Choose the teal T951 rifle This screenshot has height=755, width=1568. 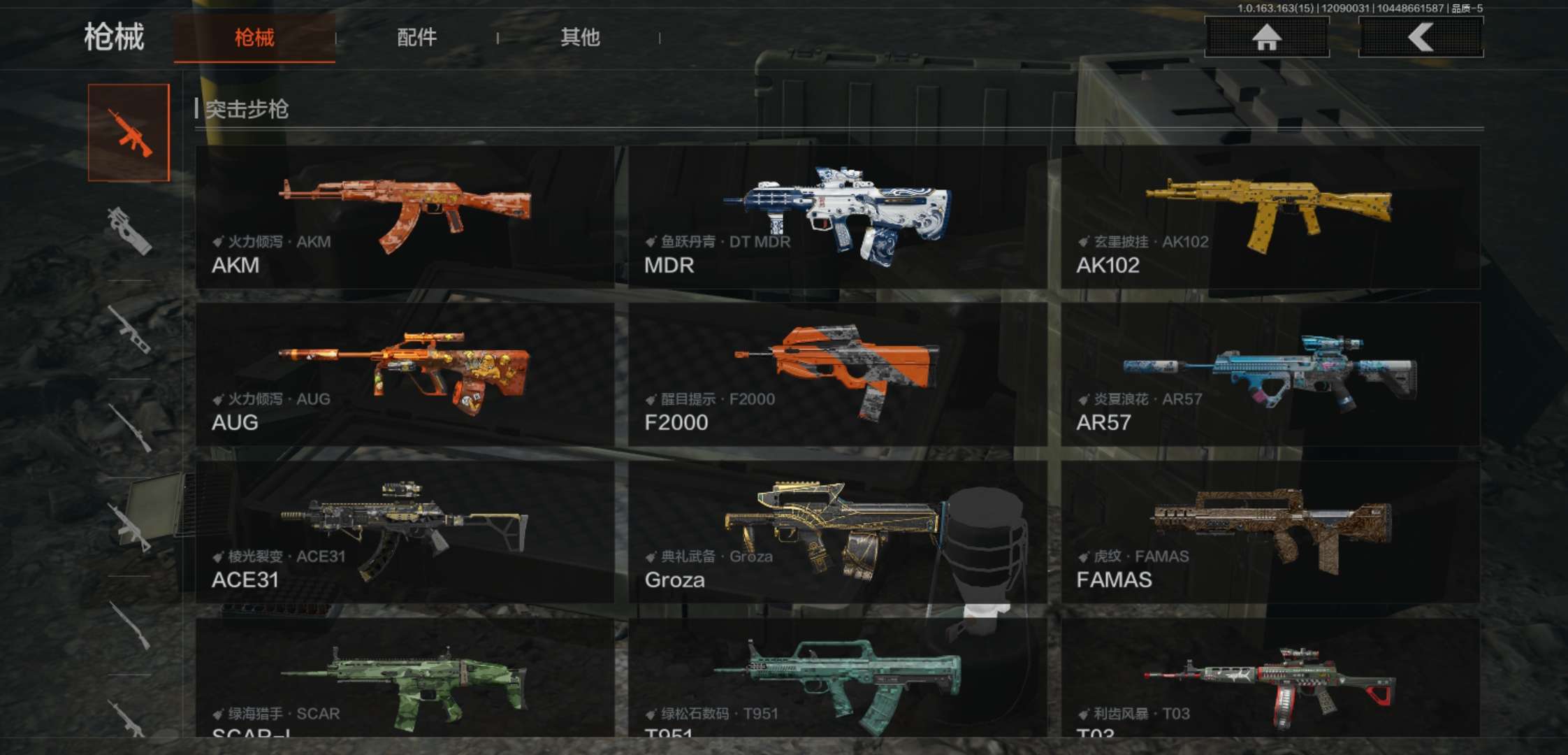pos(837,678)
